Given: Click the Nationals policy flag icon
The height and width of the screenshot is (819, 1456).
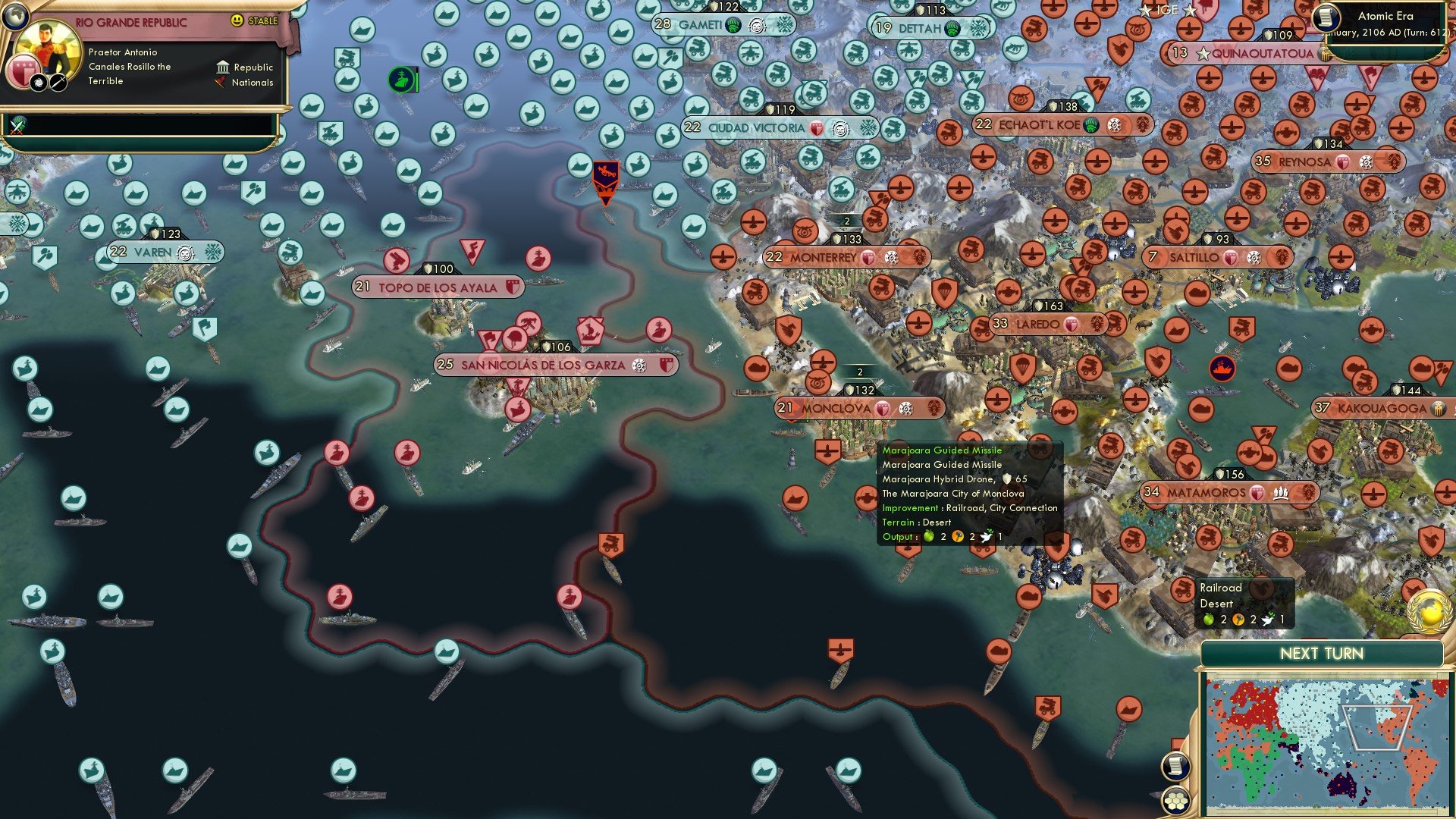Looking at the screenshot, I should coord(221,83).
